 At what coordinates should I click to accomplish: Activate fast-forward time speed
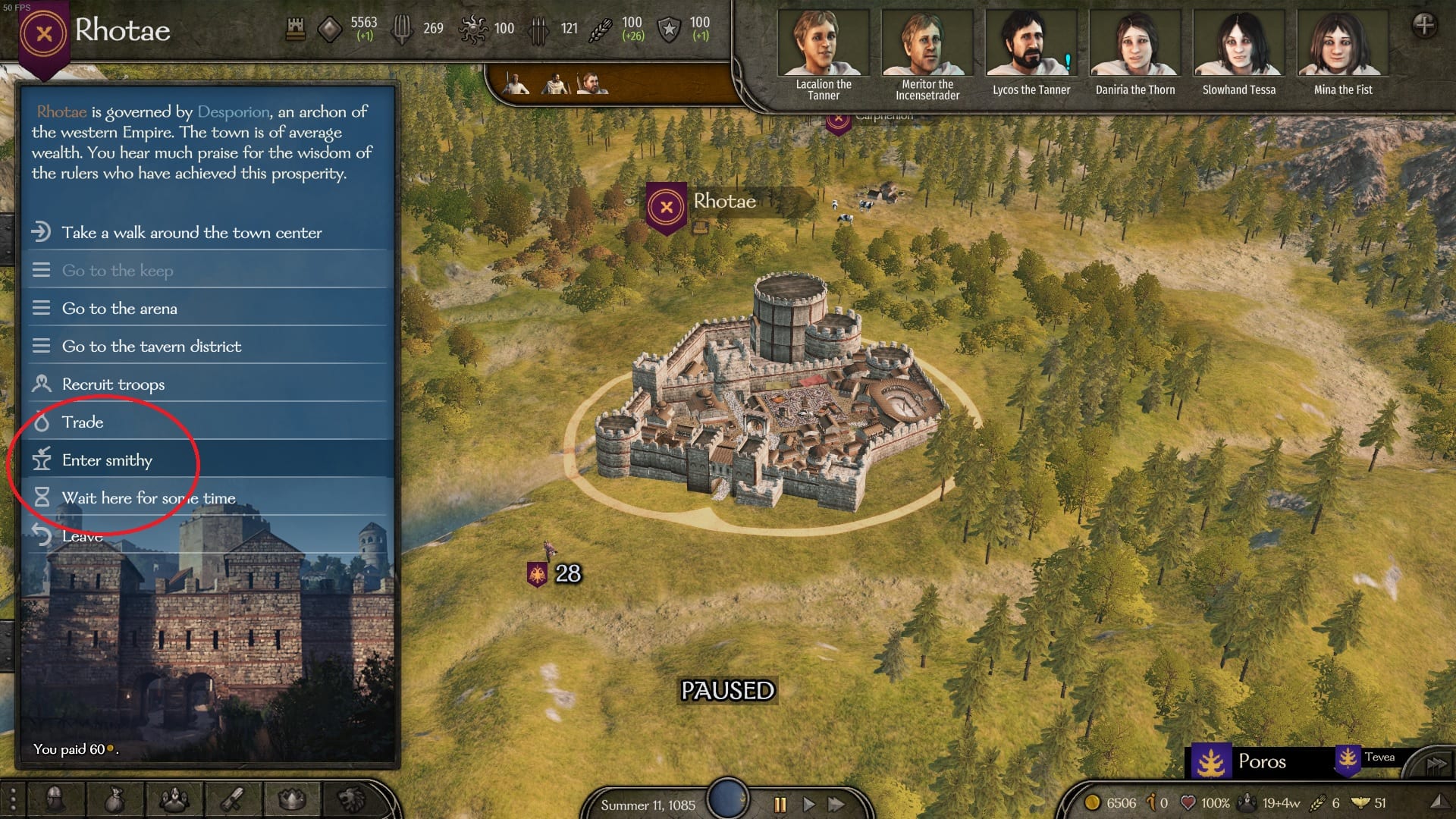pos(836,804)
